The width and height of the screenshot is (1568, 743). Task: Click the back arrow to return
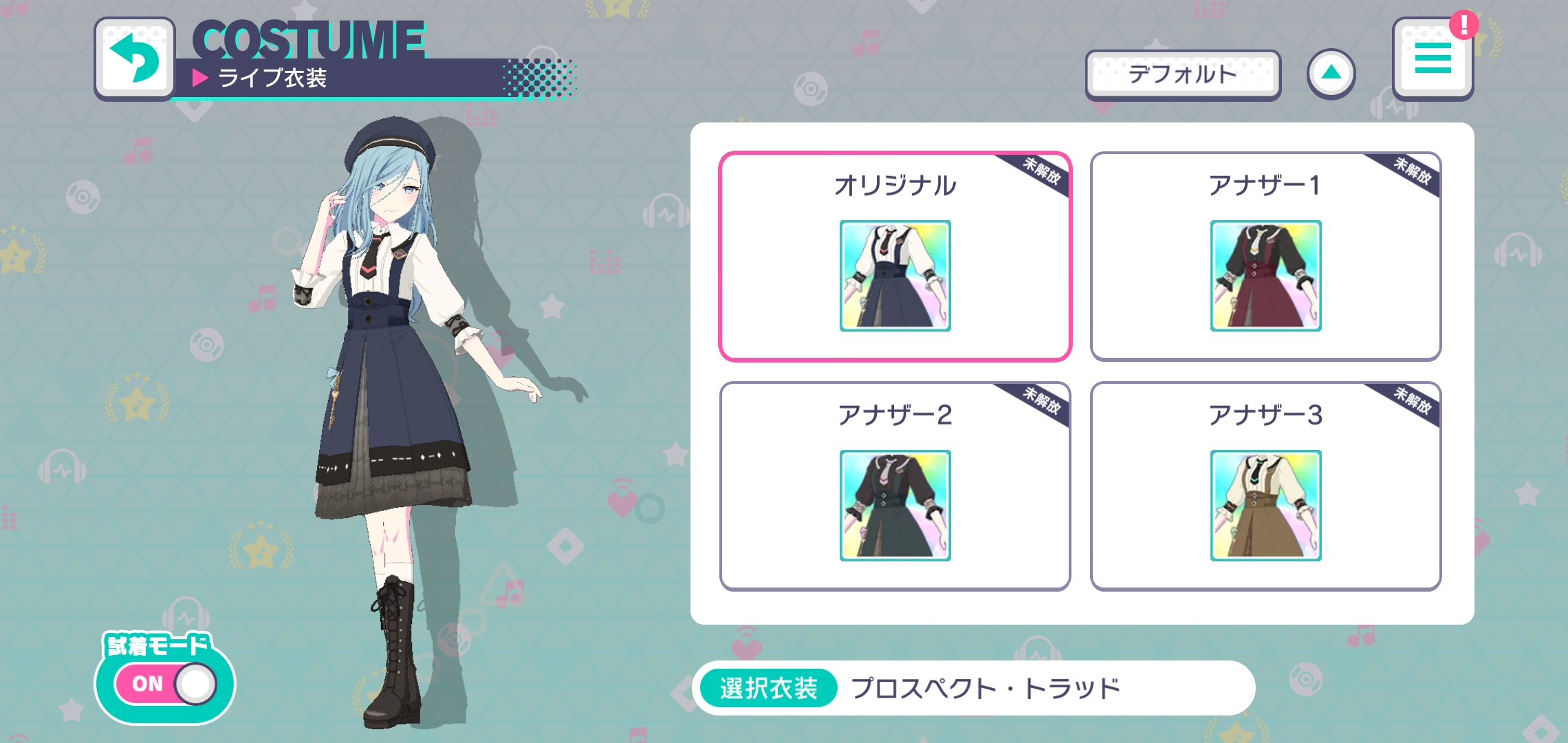click(x=135, y=59)
